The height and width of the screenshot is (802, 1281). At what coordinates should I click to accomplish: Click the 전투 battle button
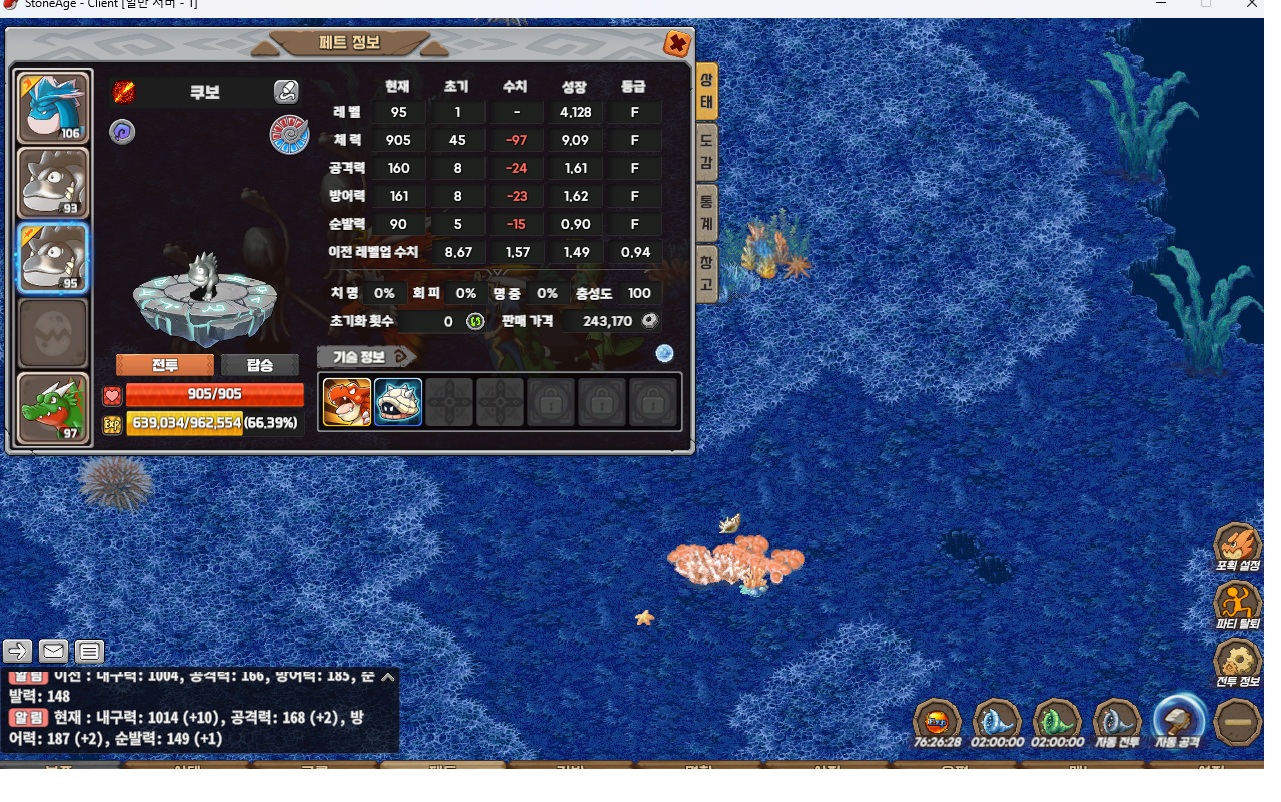coord(165,365)
